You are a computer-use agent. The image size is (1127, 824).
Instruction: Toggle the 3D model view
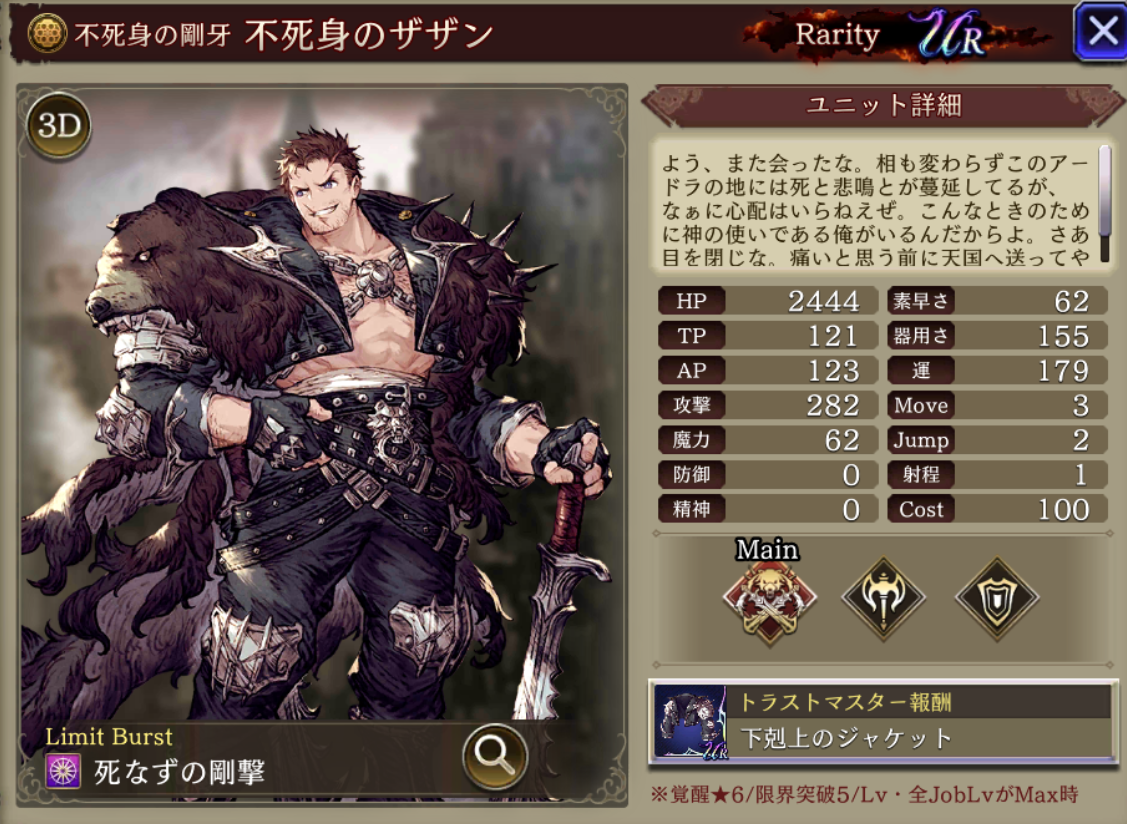pos(59,125)
